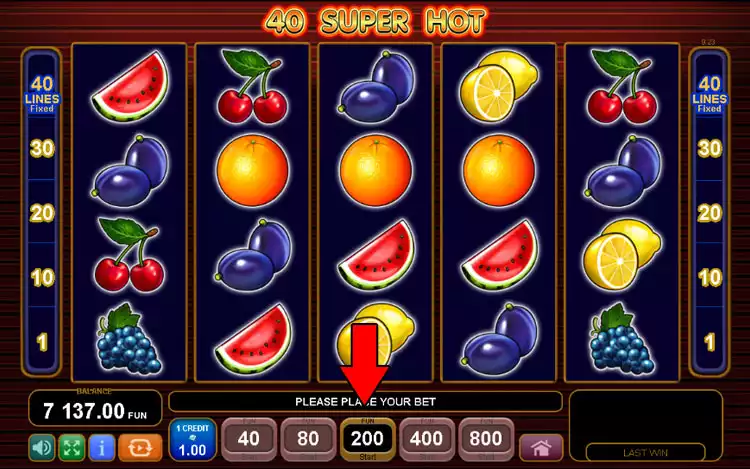The image size is (750, 469).
Task: Place a 40 bet
Action: coord(249,438)
